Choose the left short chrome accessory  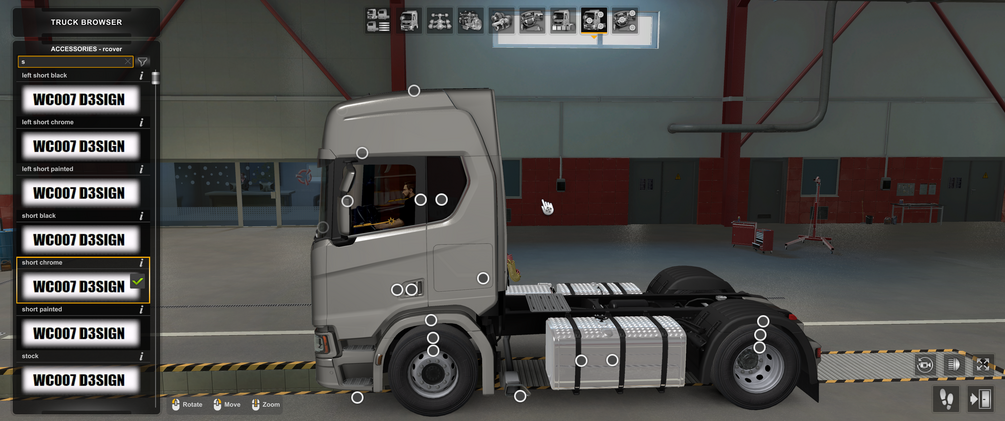(79, 146)
